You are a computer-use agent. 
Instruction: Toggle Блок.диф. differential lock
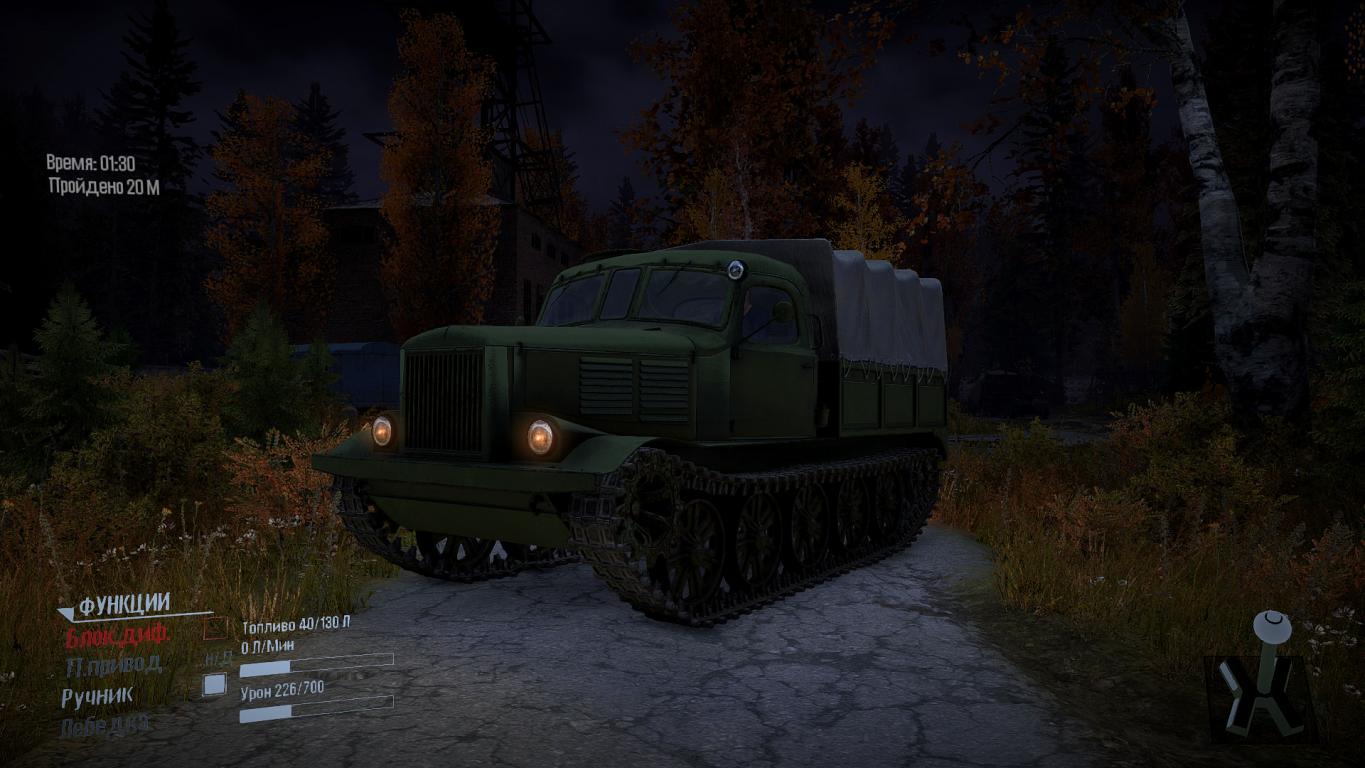coord(118,634)
